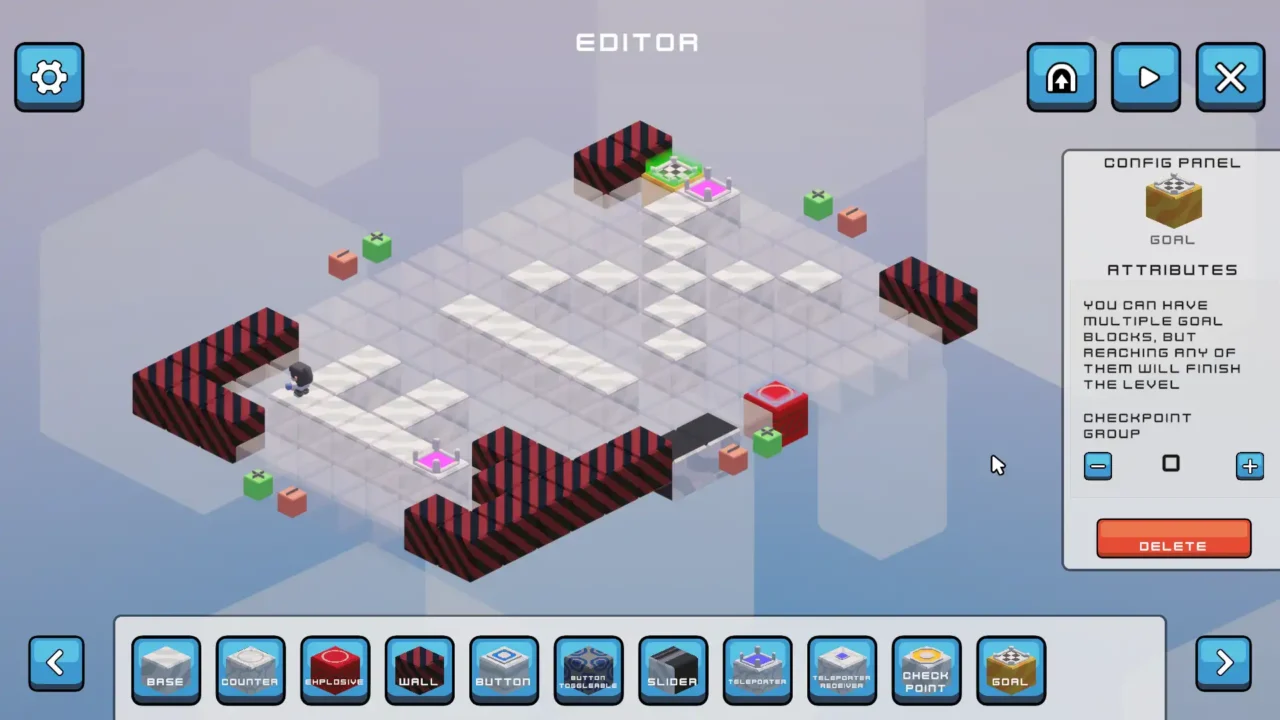Increase the checkpoint group with plus
The height and width of the screenshot is (720, 1280).
[1249, 465]
